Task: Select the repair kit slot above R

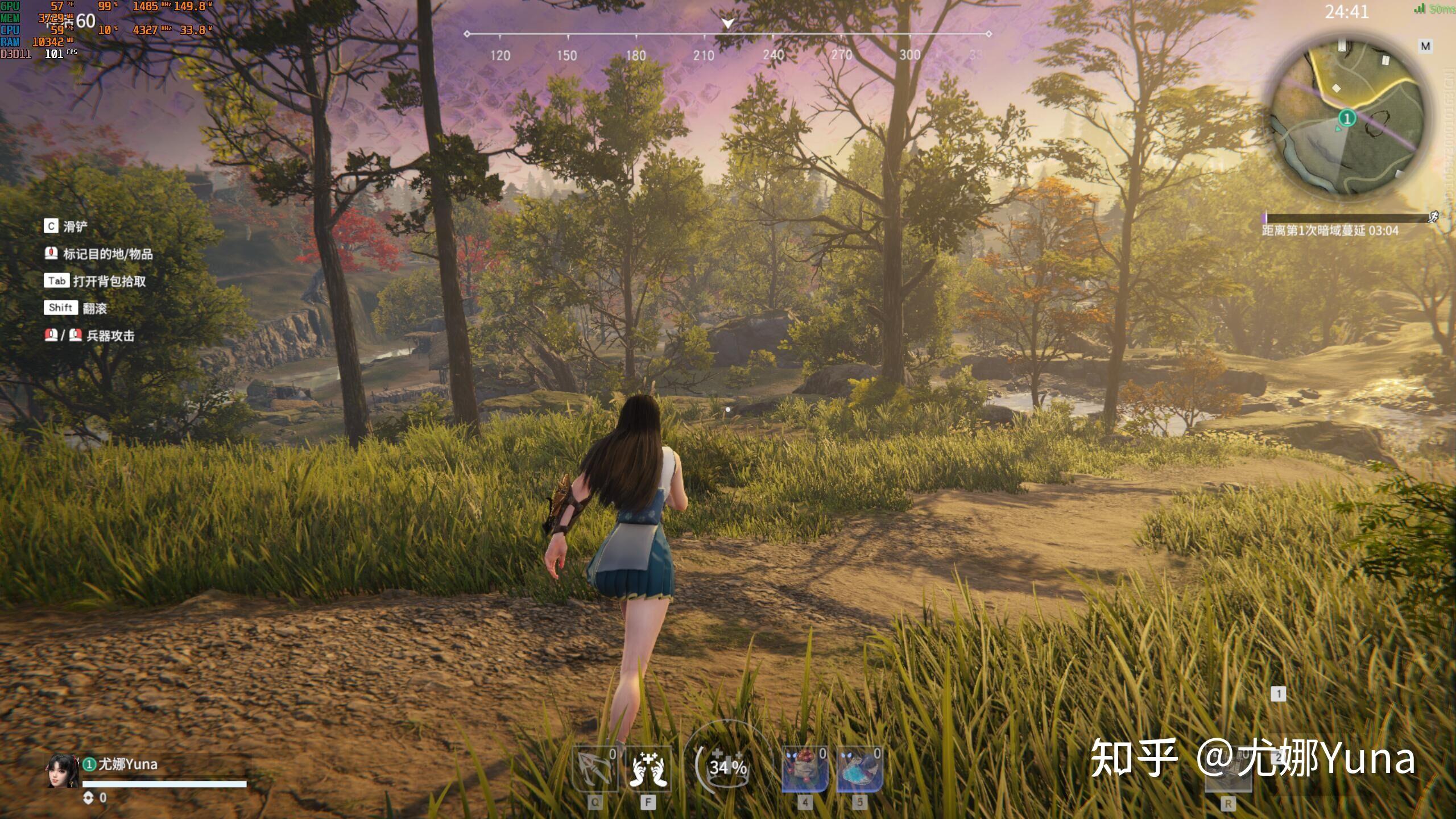Action: [1228, 773]
